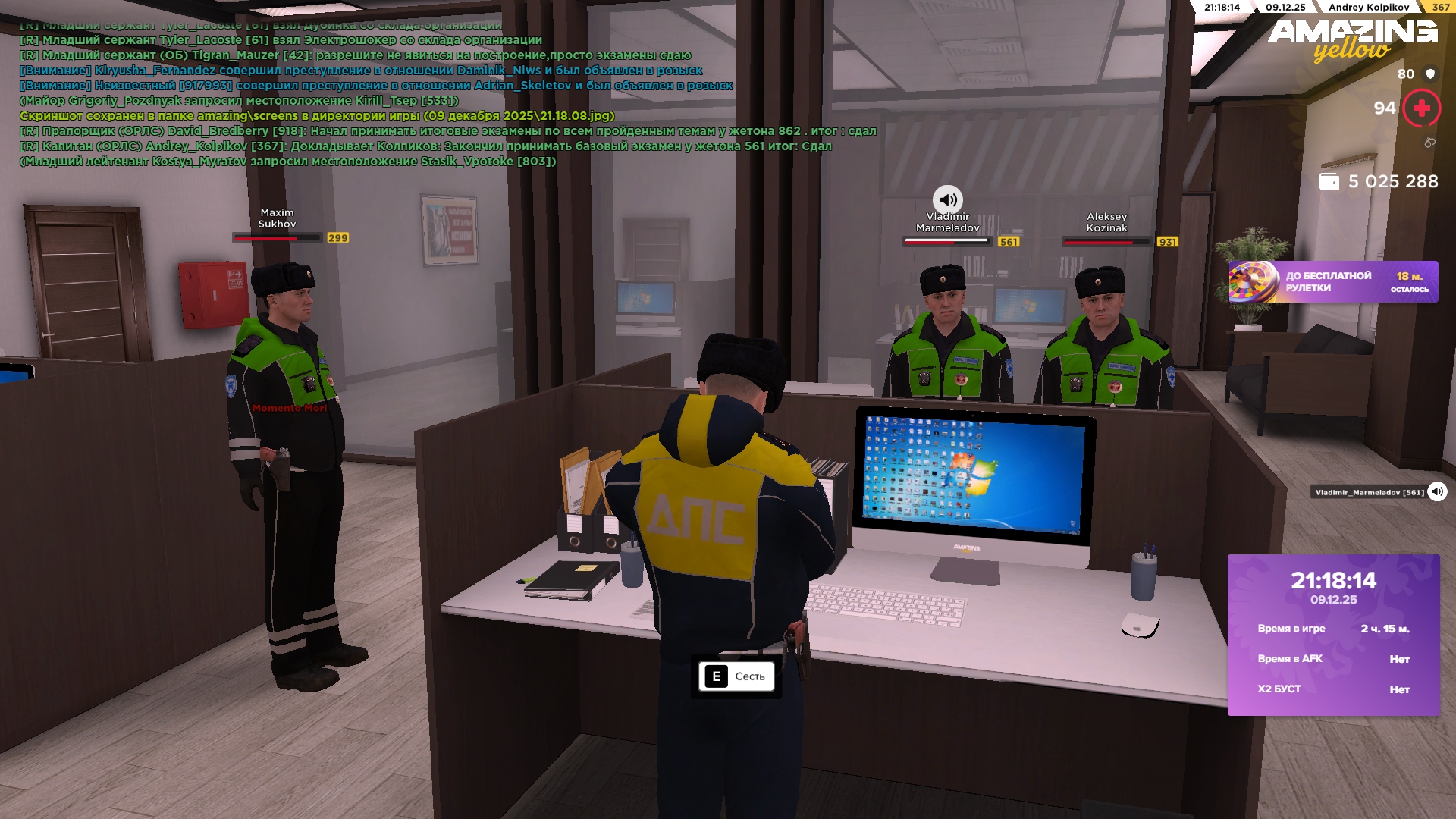The image size is (1456, 819).
Task: Click the wallet icon next to the balance
Action: click(1329, 182)
